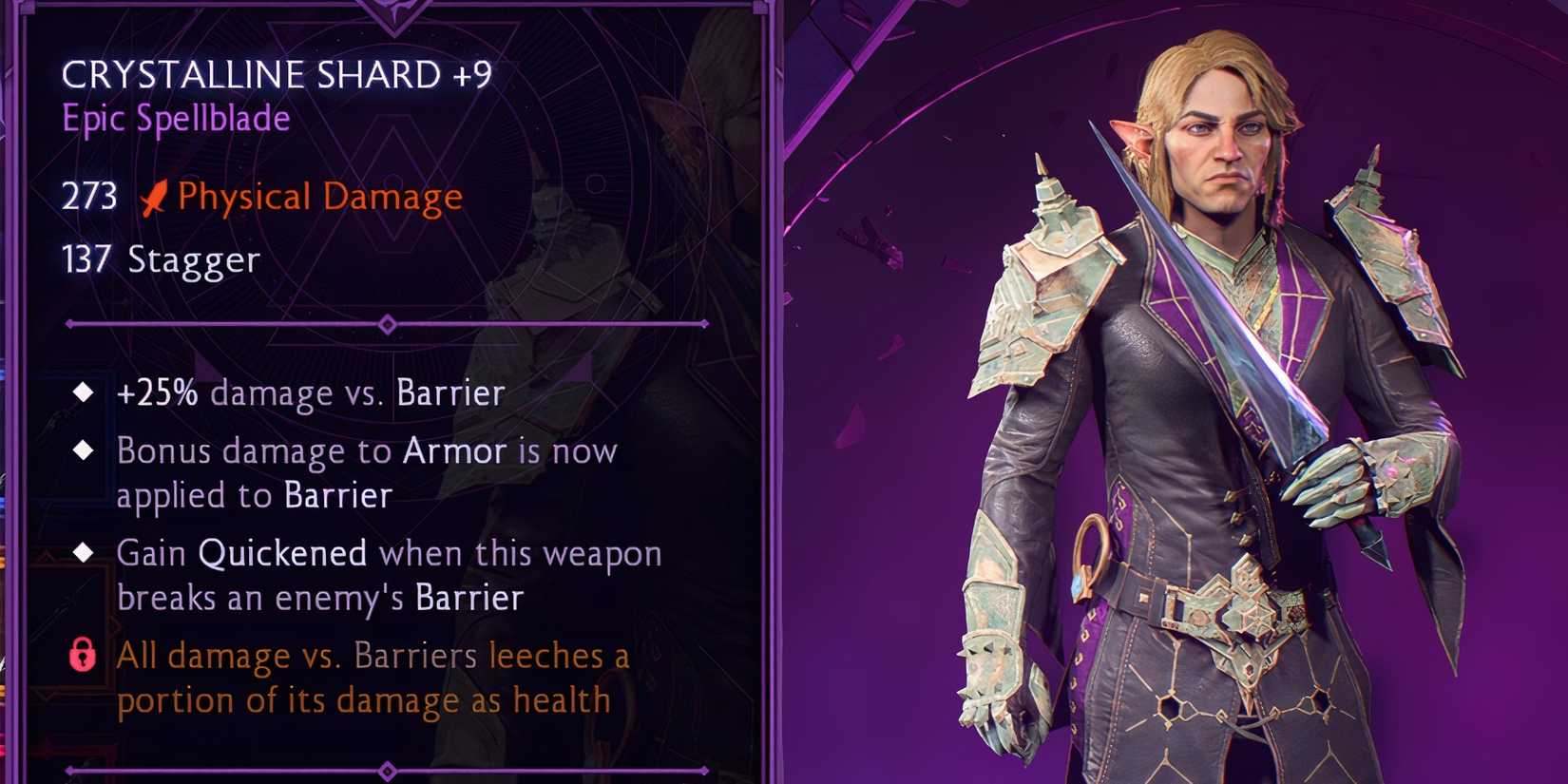
Task: Click the Stagger stat value 137
Action: click(x=87, y=258)
